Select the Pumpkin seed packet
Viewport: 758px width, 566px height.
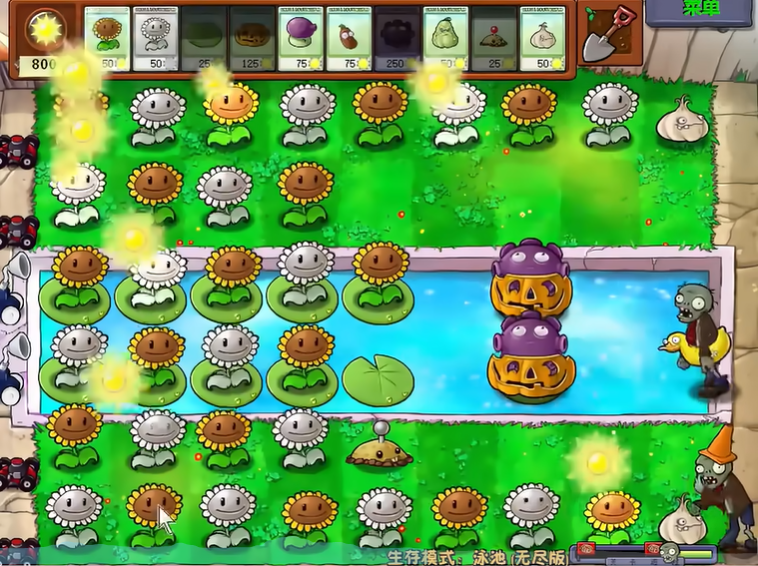[253, 39]
